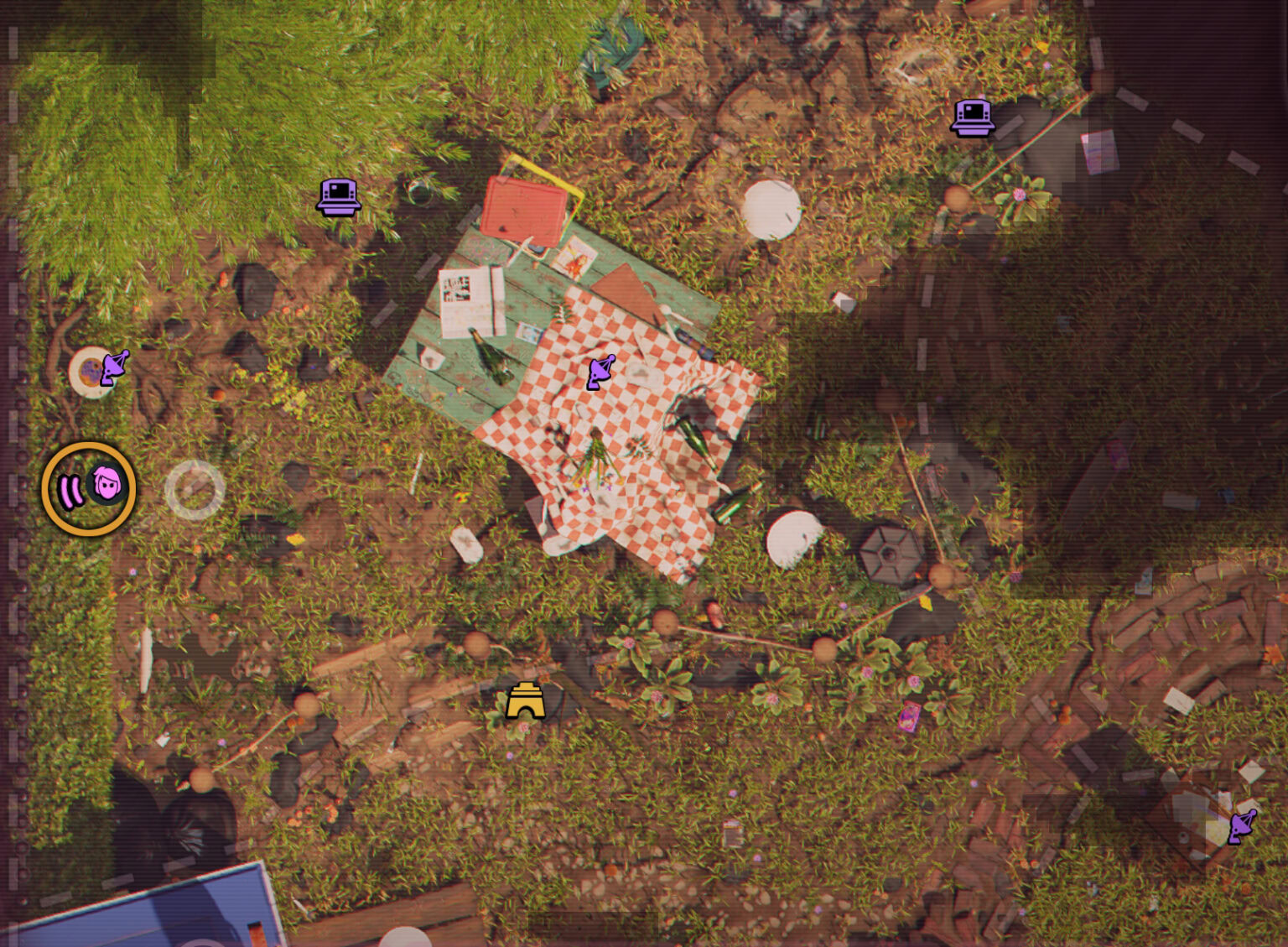Click the sound waves icon beside the portrait
The height and width of the screenshot is (947, 1288).
(71, 489)
